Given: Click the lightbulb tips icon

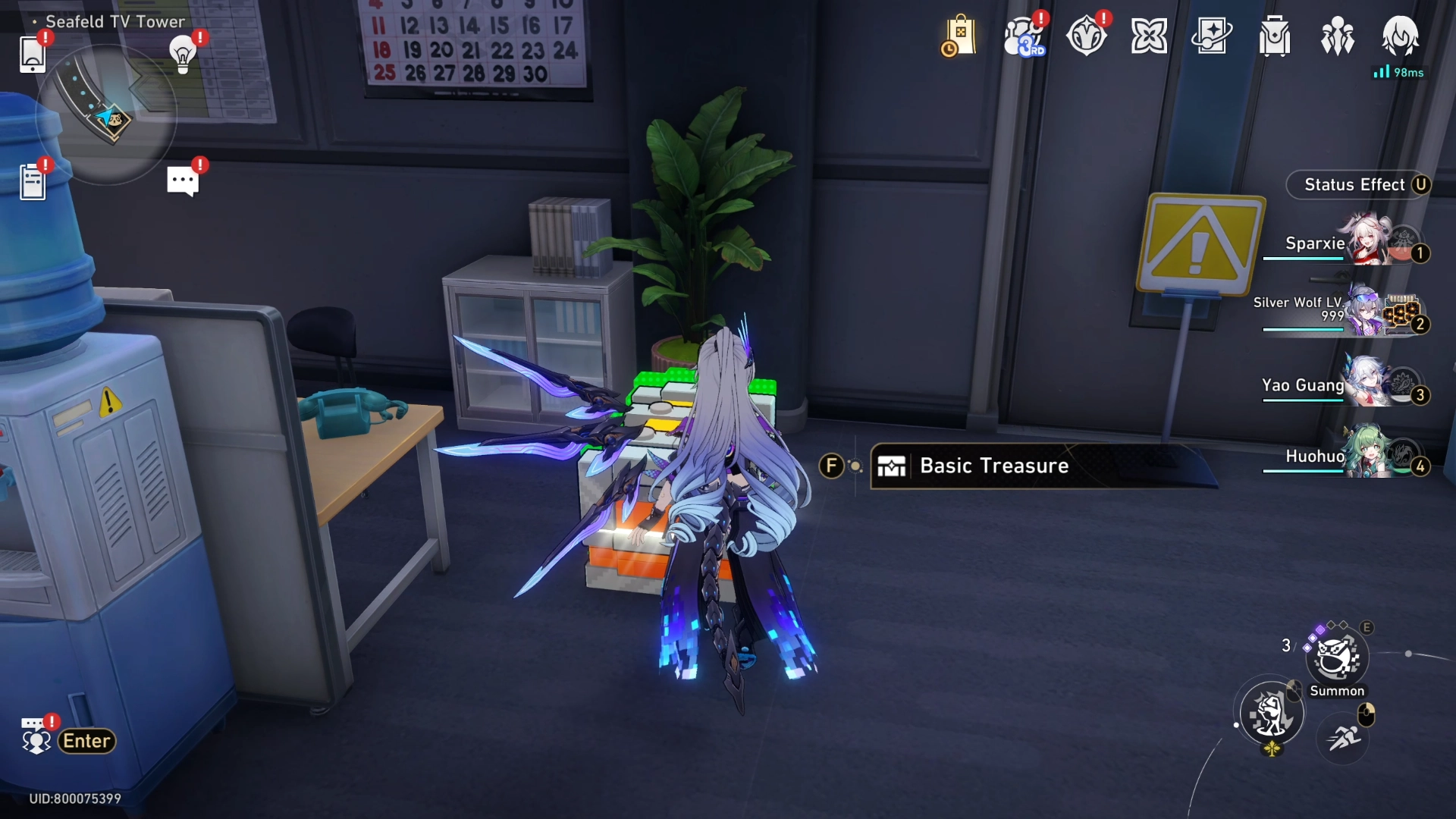Looking at the screenshot, I should pos(183,54).
